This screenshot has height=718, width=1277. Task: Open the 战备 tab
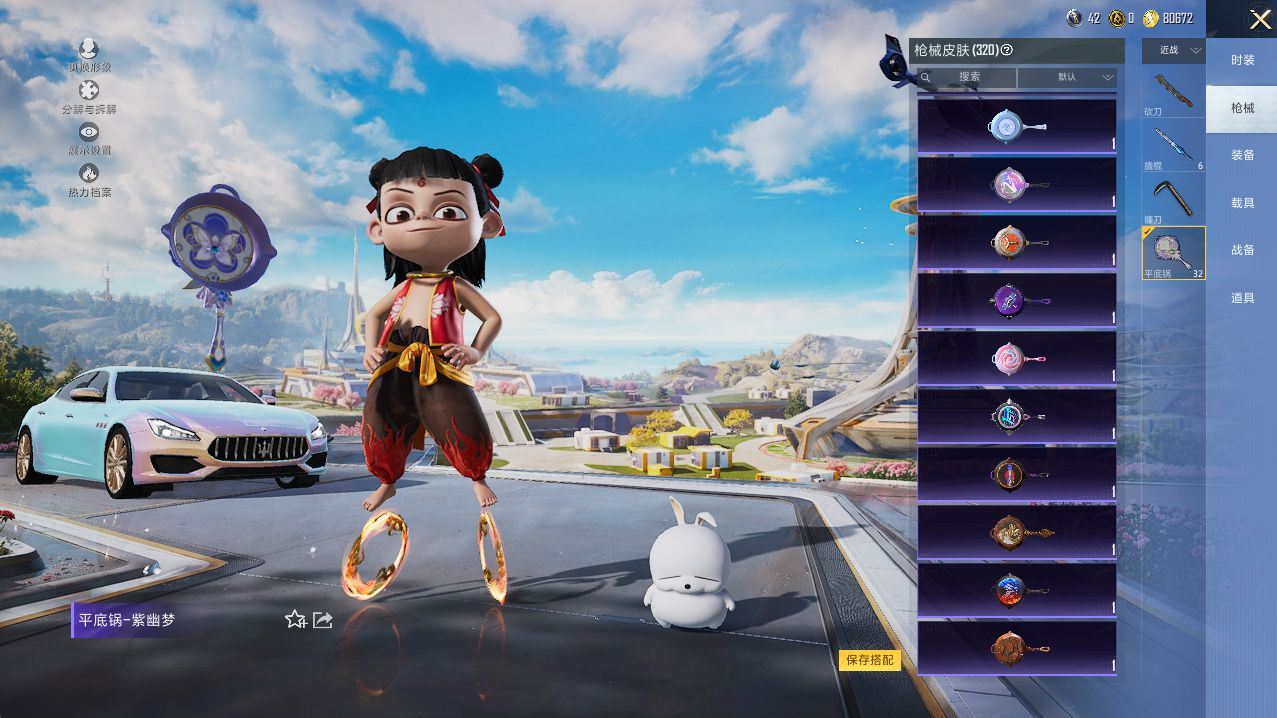coord(1242,250)
